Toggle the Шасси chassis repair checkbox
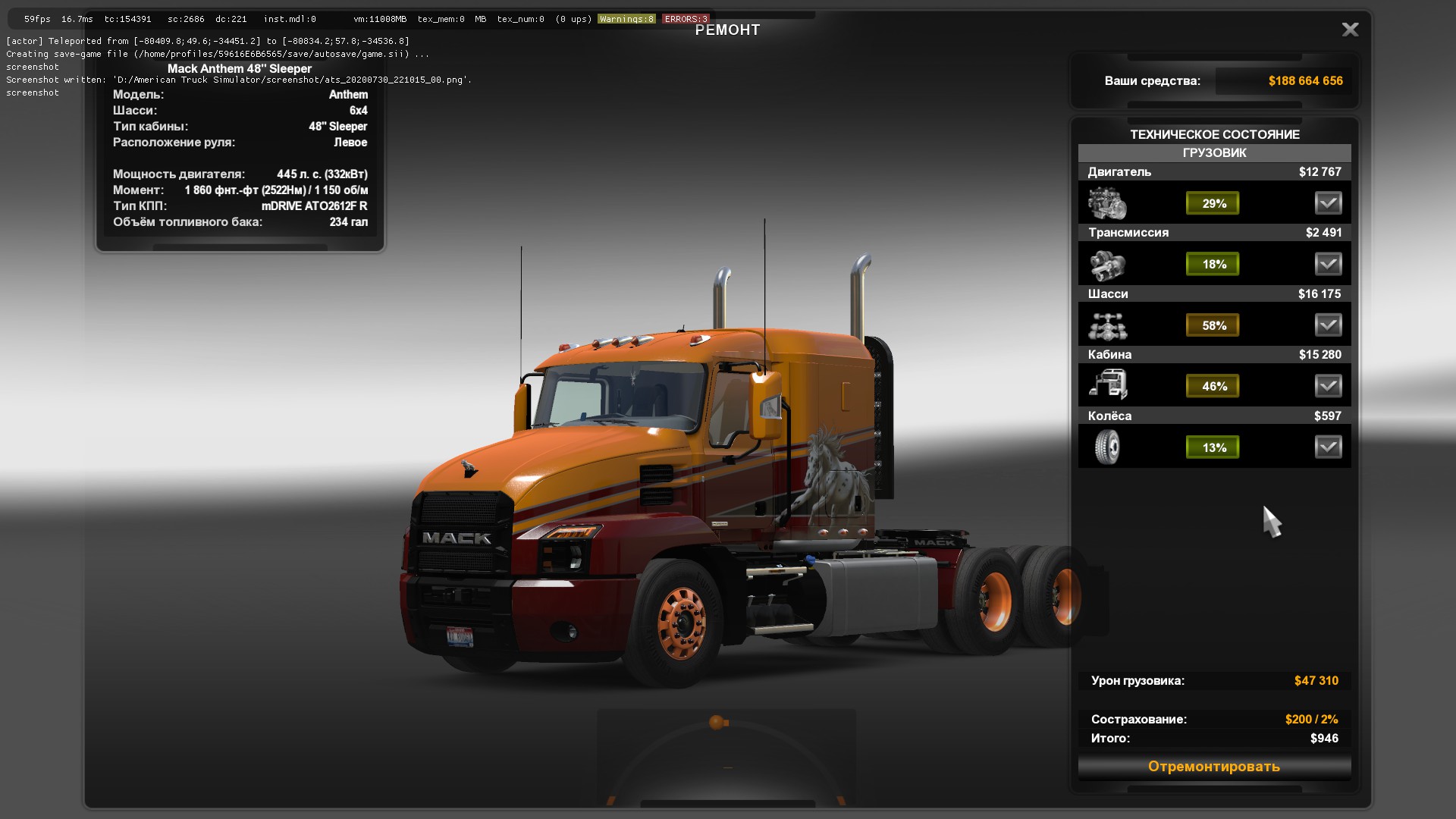Image resolution: width=1456 pixels, height=819 pixels. (1328, 325)
